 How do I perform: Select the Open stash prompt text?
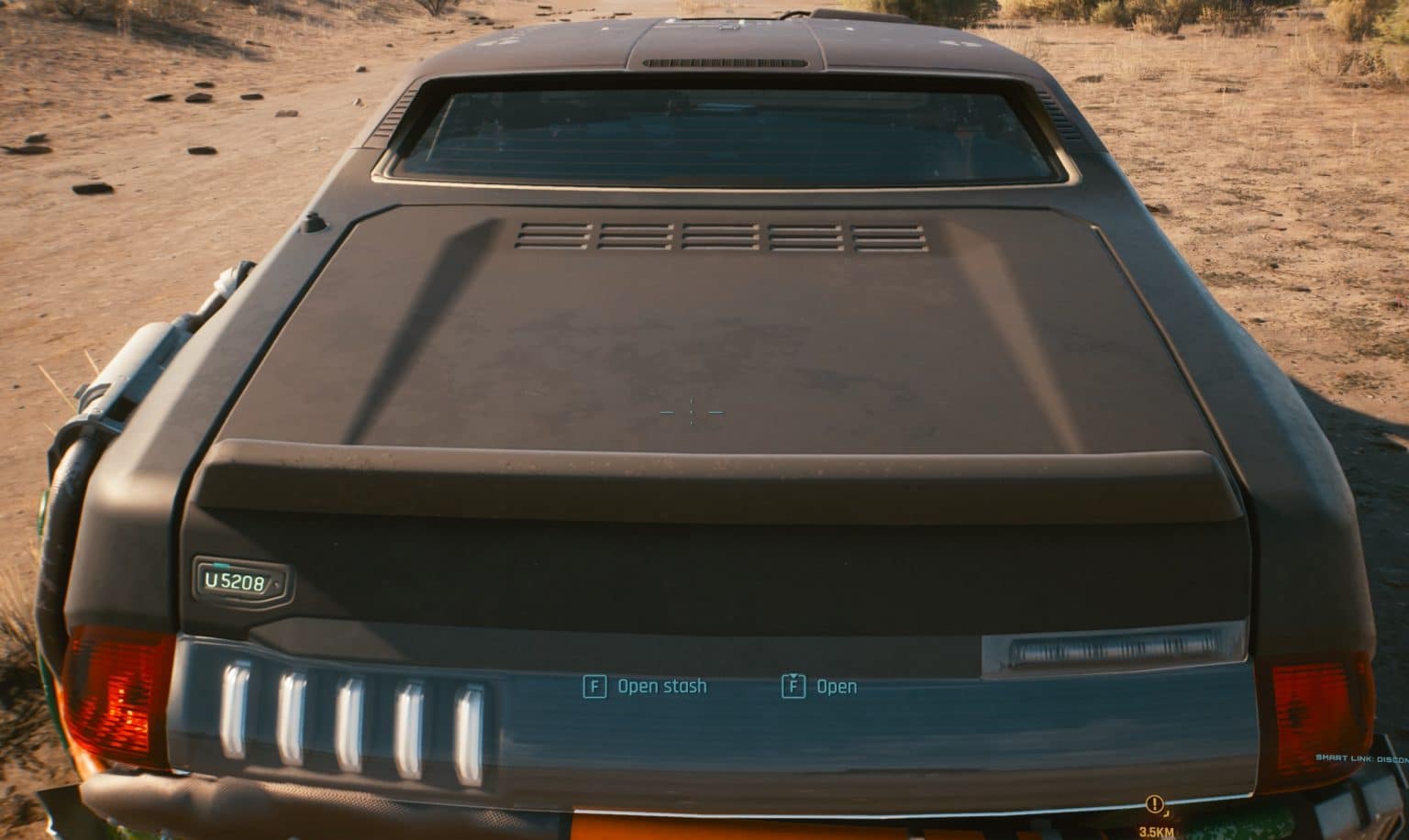pyautogui.click(x=662, y=685)
